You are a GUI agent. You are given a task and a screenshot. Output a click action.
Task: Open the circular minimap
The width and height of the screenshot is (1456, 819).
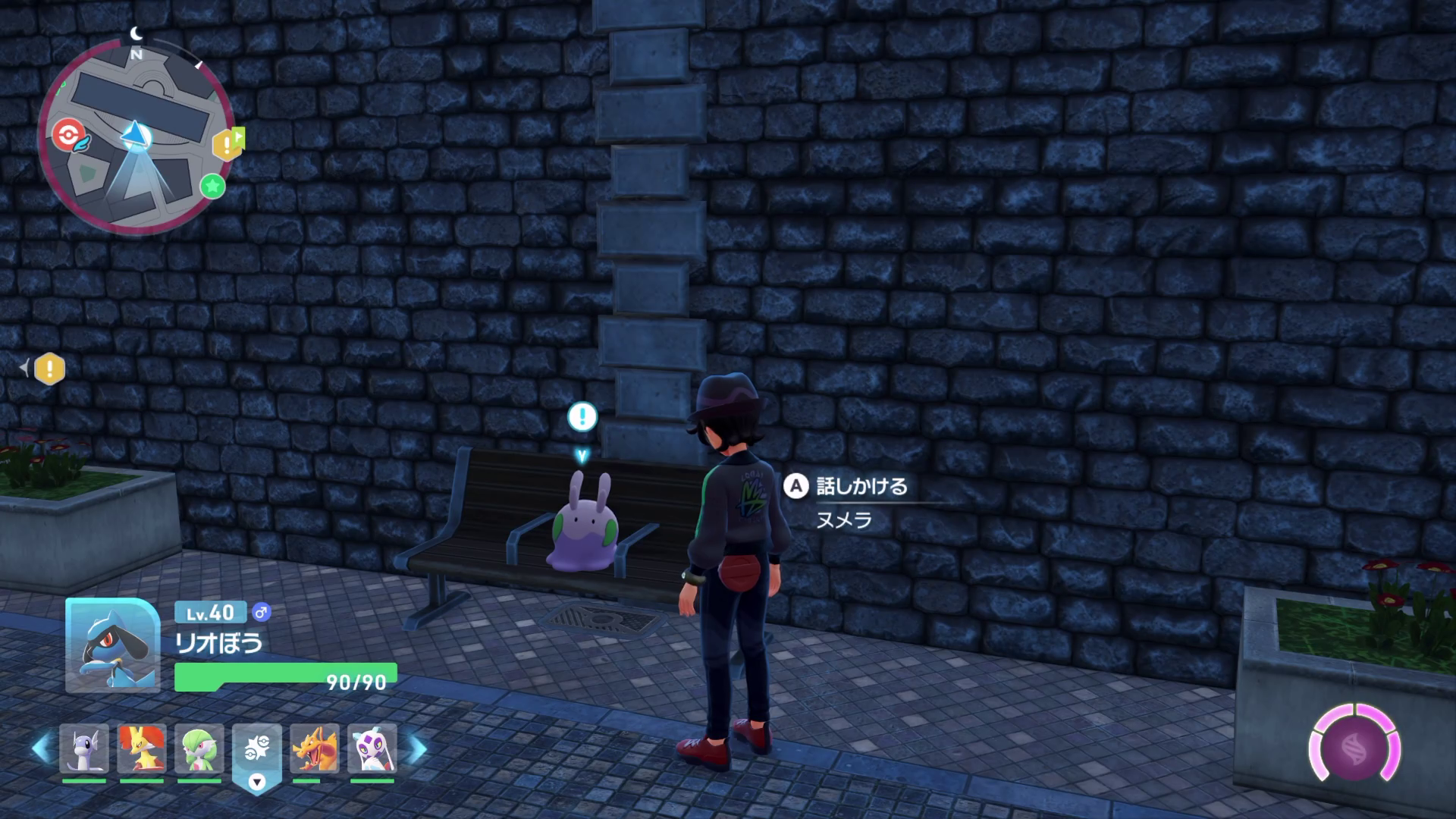(x=136, y=135)
